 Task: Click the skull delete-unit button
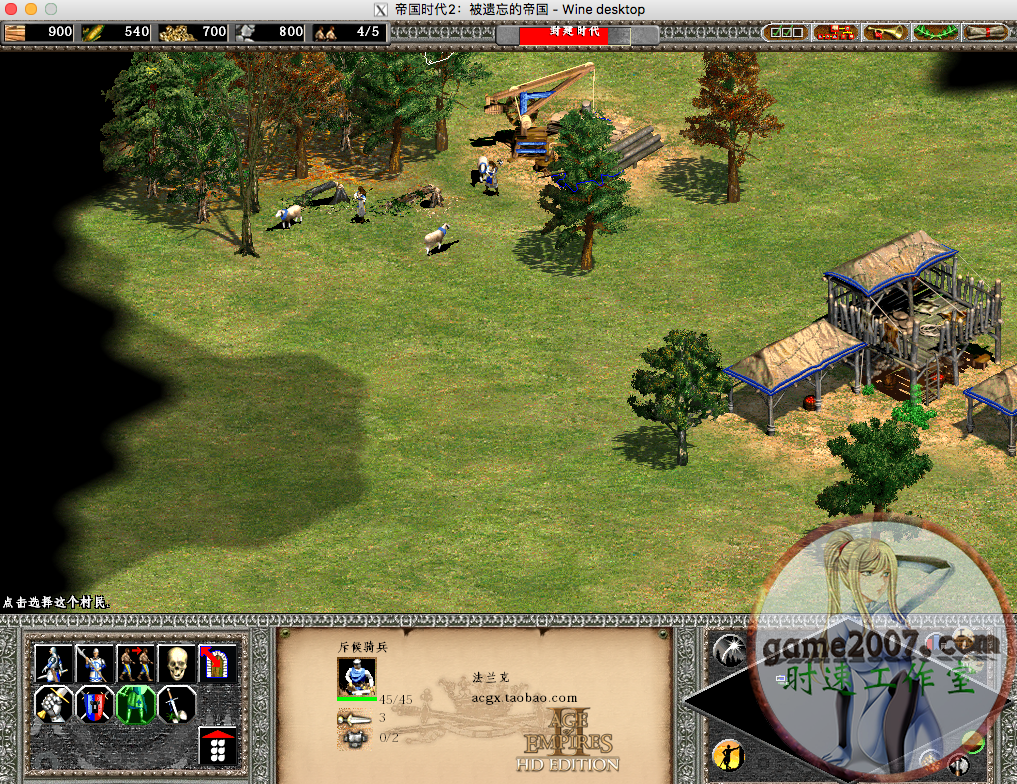177,663
